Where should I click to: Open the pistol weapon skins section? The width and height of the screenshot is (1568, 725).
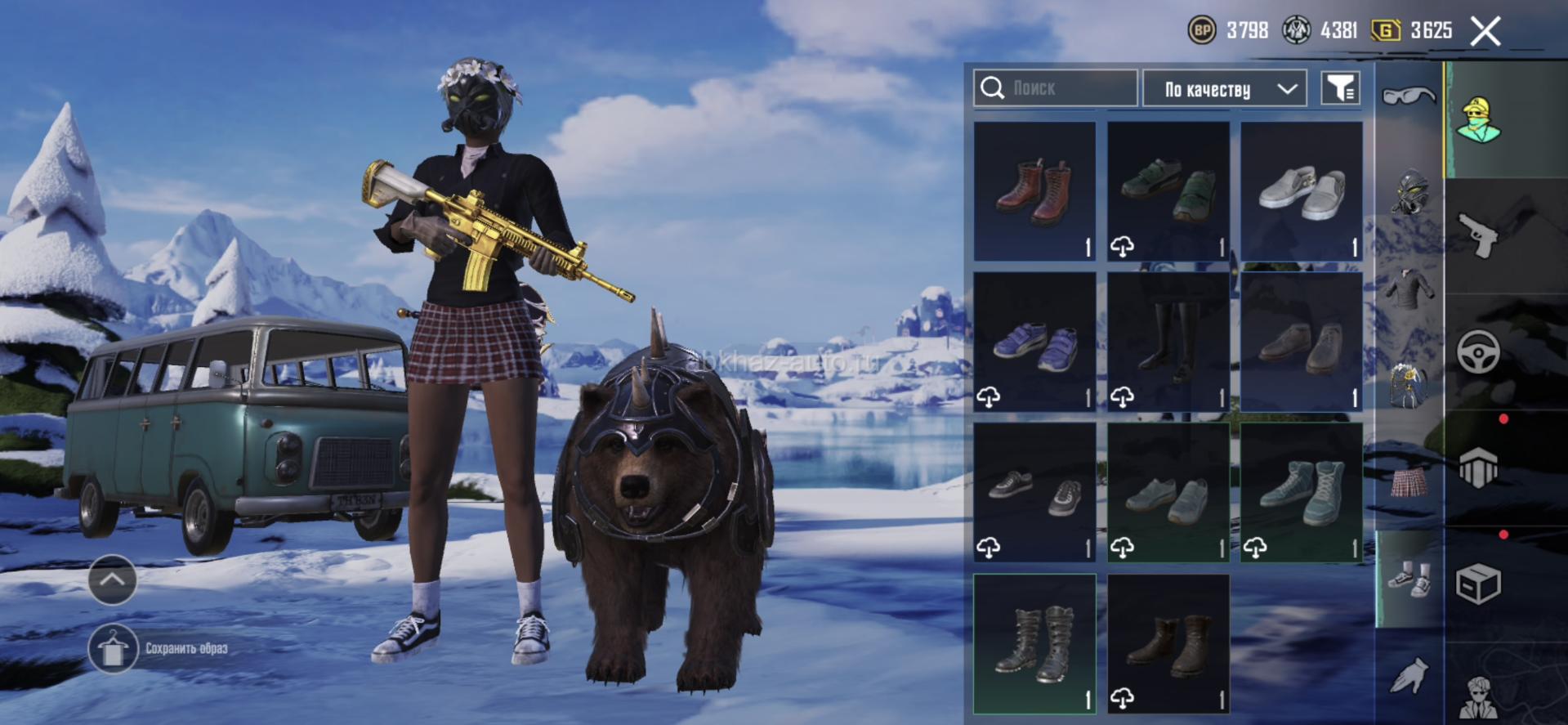tap(1478, 235)
